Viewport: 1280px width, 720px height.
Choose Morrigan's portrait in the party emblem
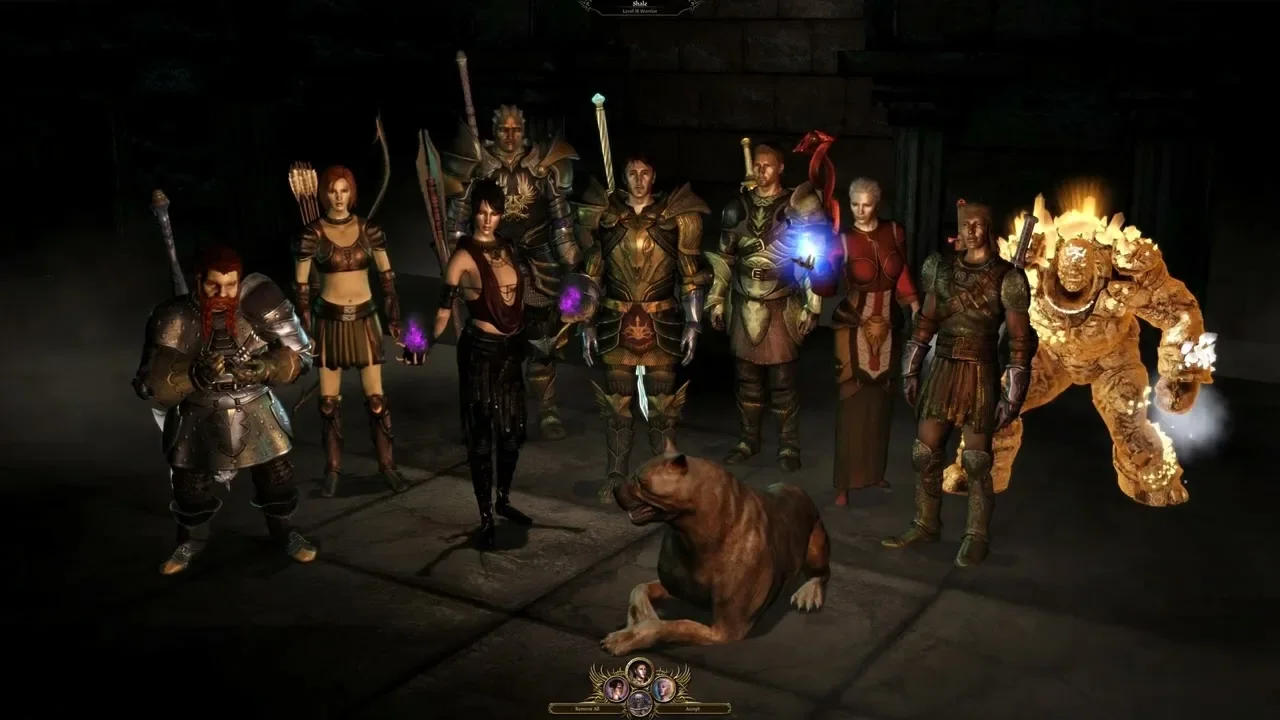tap(617, 689)
